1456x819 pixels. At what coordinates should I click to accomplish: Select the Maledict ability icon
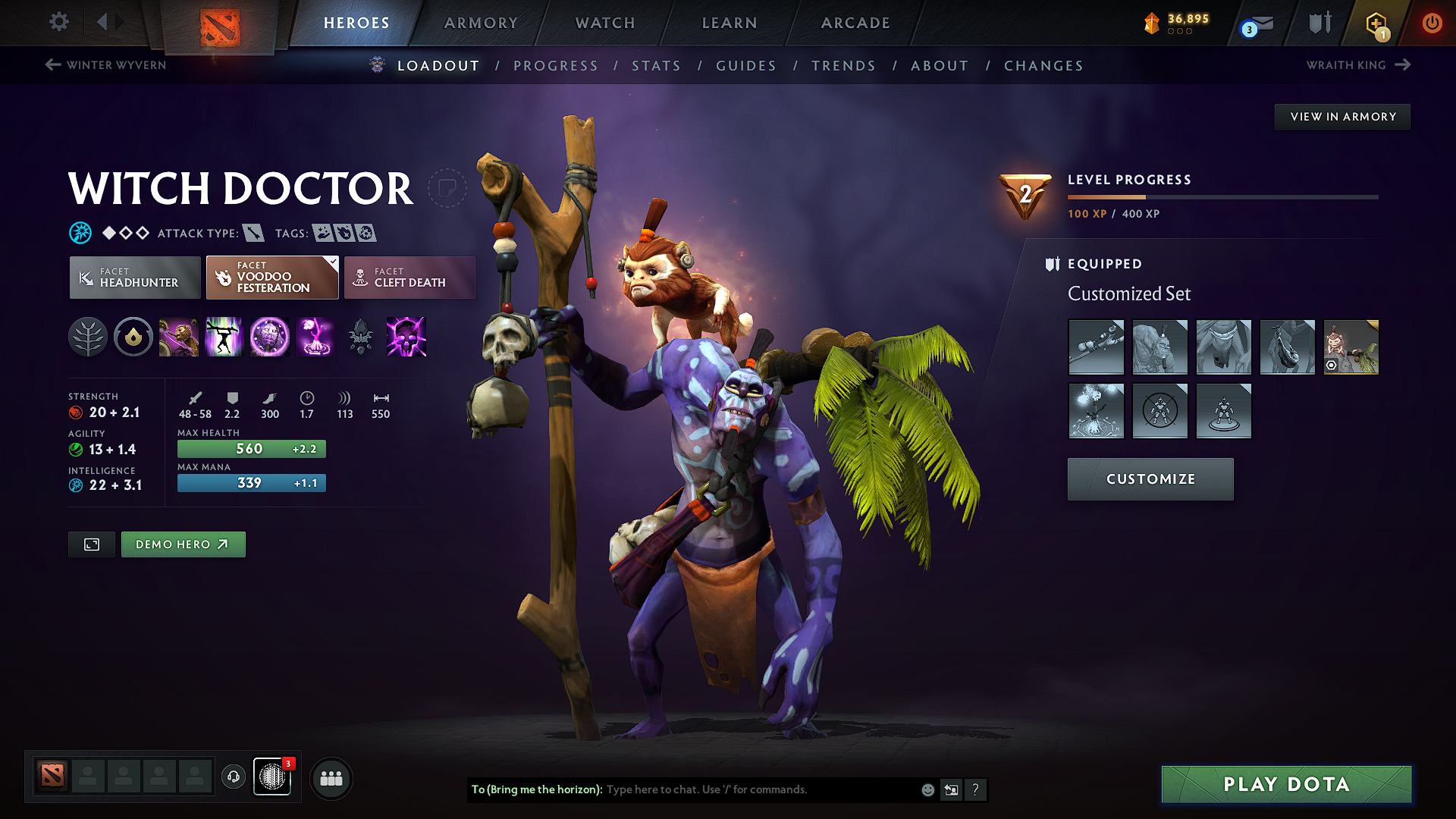[270, 337]
